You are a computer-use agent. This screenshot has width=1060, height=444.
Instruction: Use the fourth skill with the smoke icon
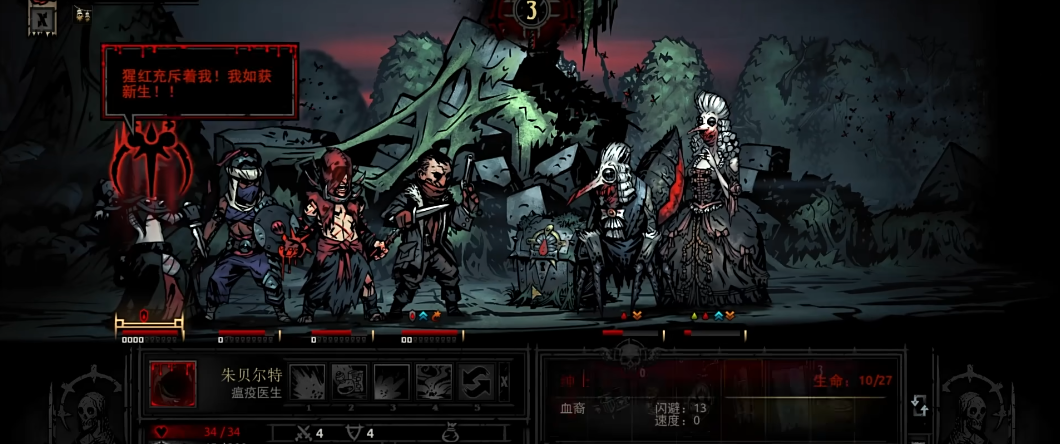coord(432,381)
